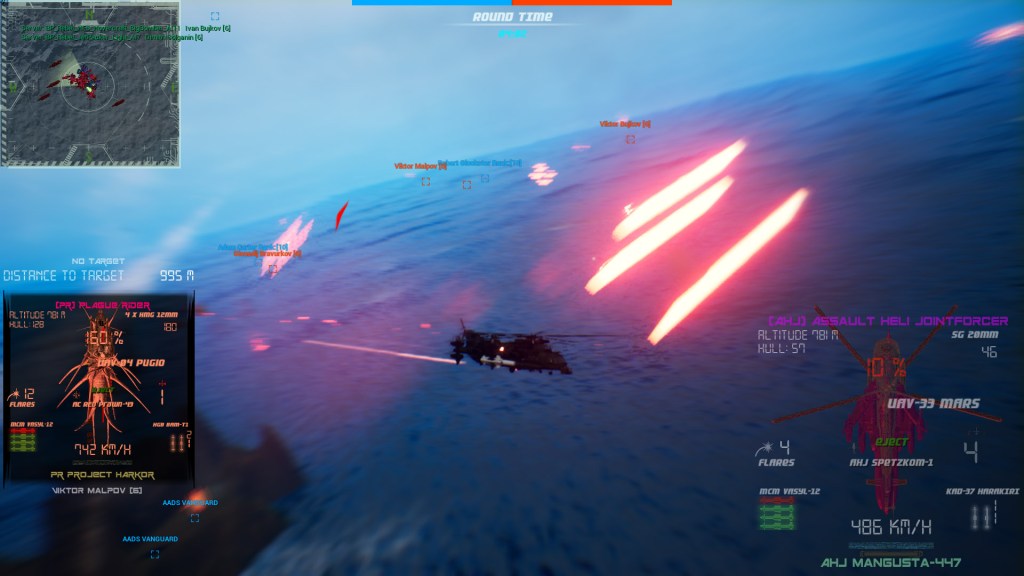The width and height of the screenshot is (1024, 576).
Task: Click the radar minimap
Action: [90, 85]
